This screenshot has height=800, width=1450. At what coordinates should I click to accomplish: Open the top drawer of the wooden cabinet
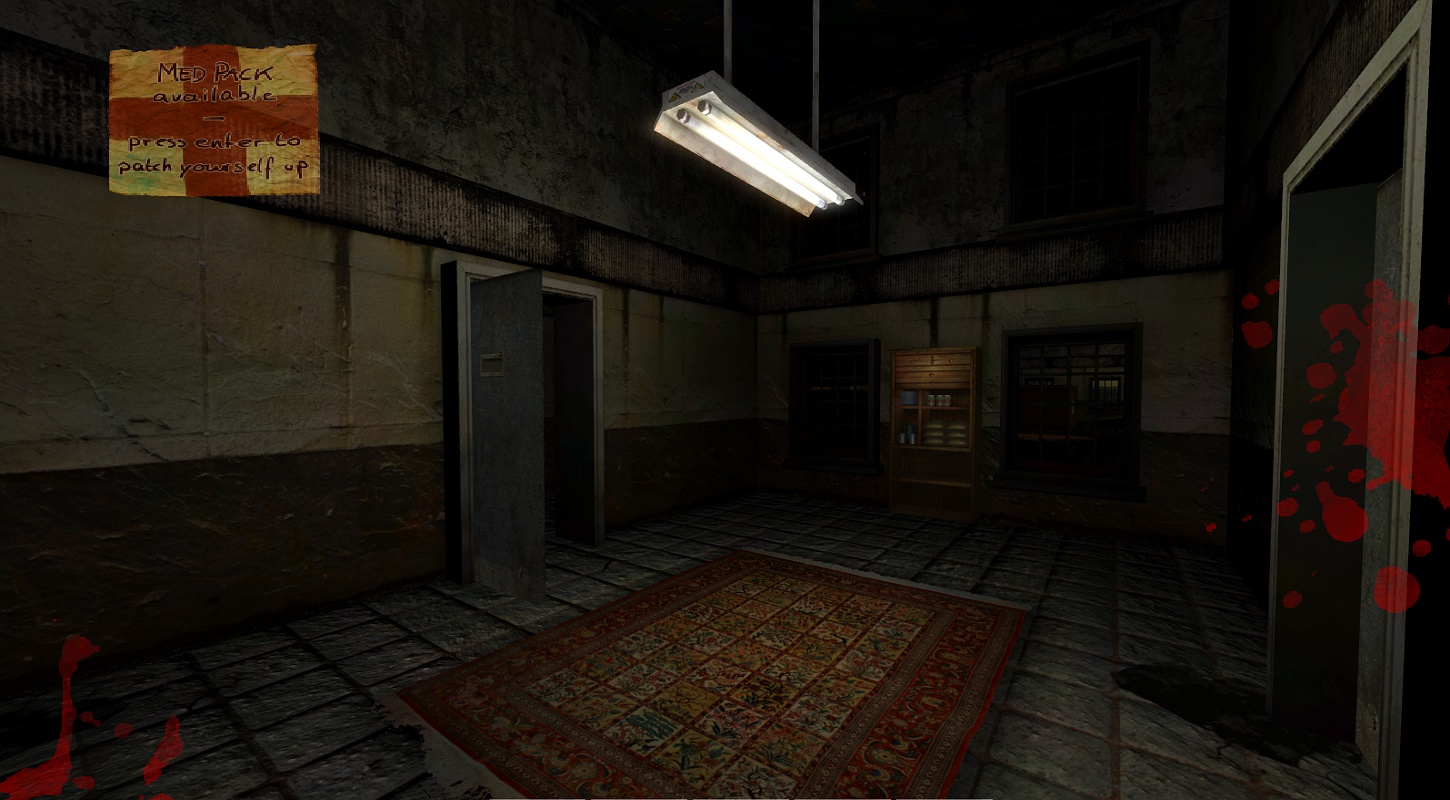click(931, 361)
